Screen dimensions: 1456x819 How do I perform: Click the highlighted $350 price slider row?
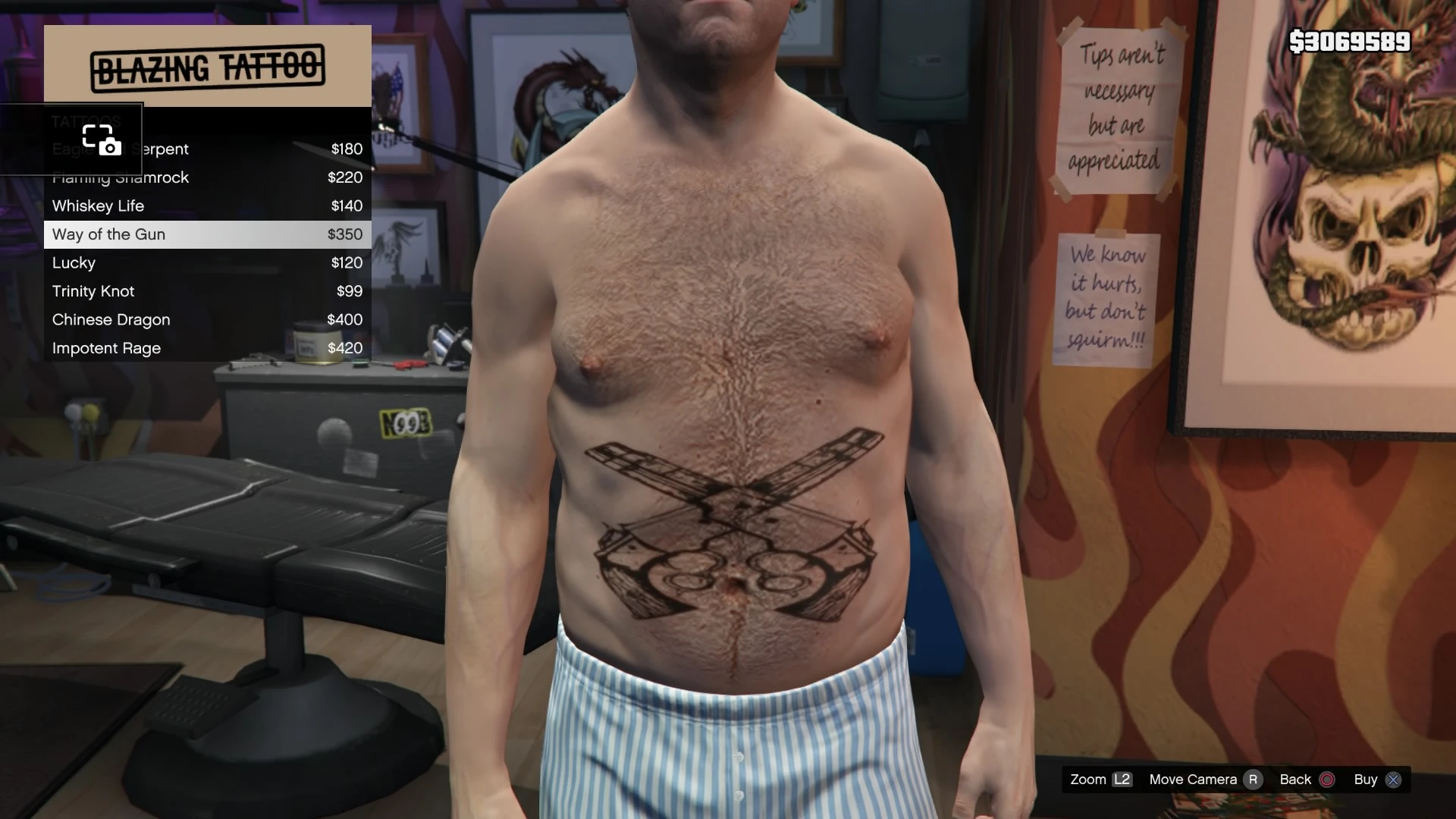point(347,234)
